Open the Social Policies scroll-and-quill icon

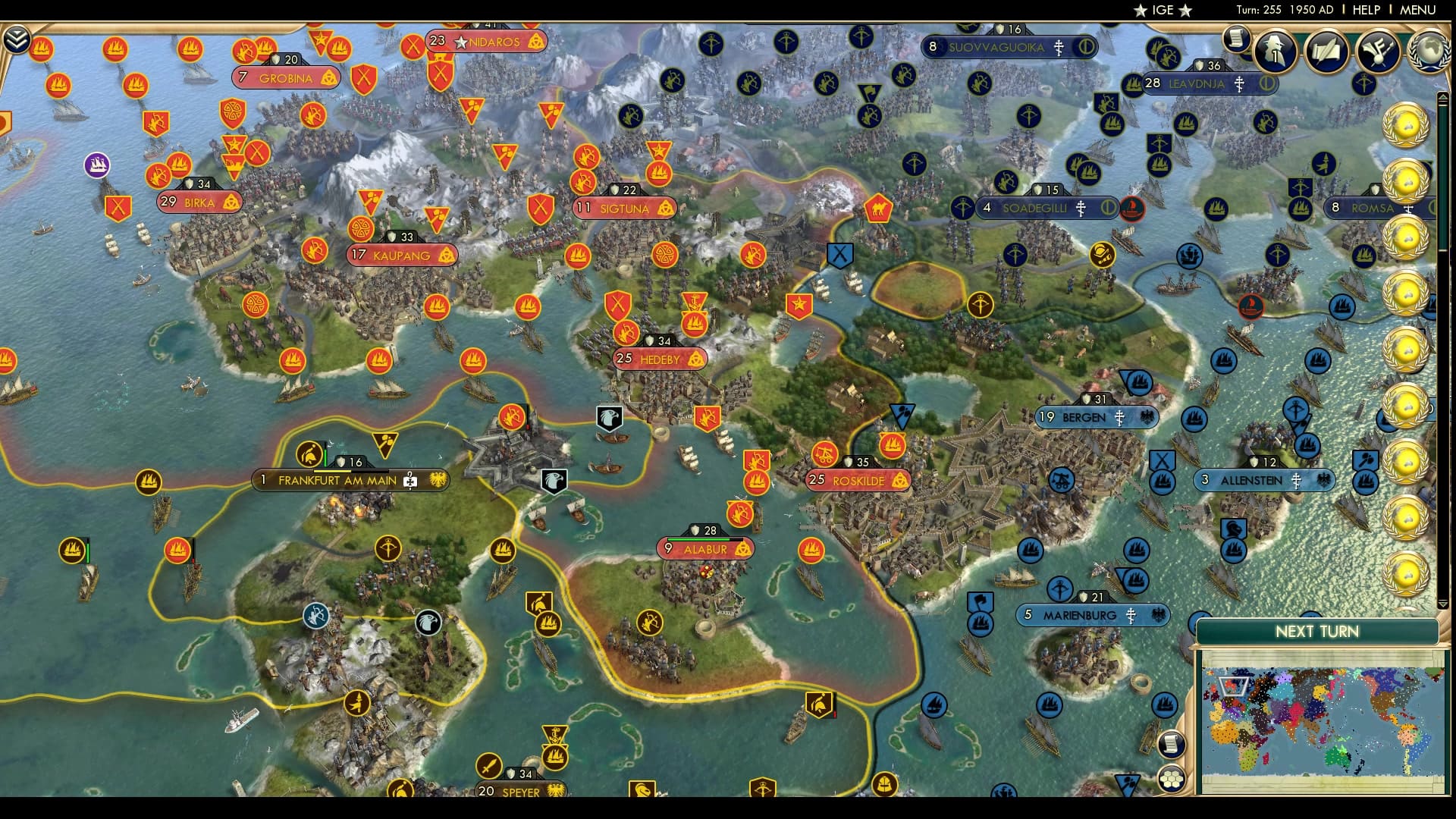point(1324,52)
